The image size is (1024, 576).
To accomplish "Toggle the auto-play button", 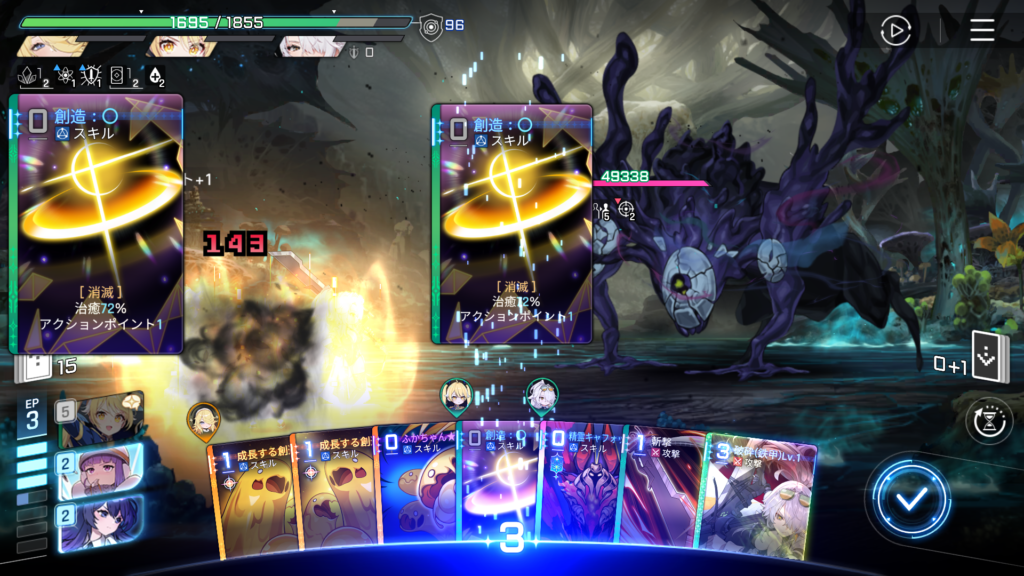I will (895, 31).
